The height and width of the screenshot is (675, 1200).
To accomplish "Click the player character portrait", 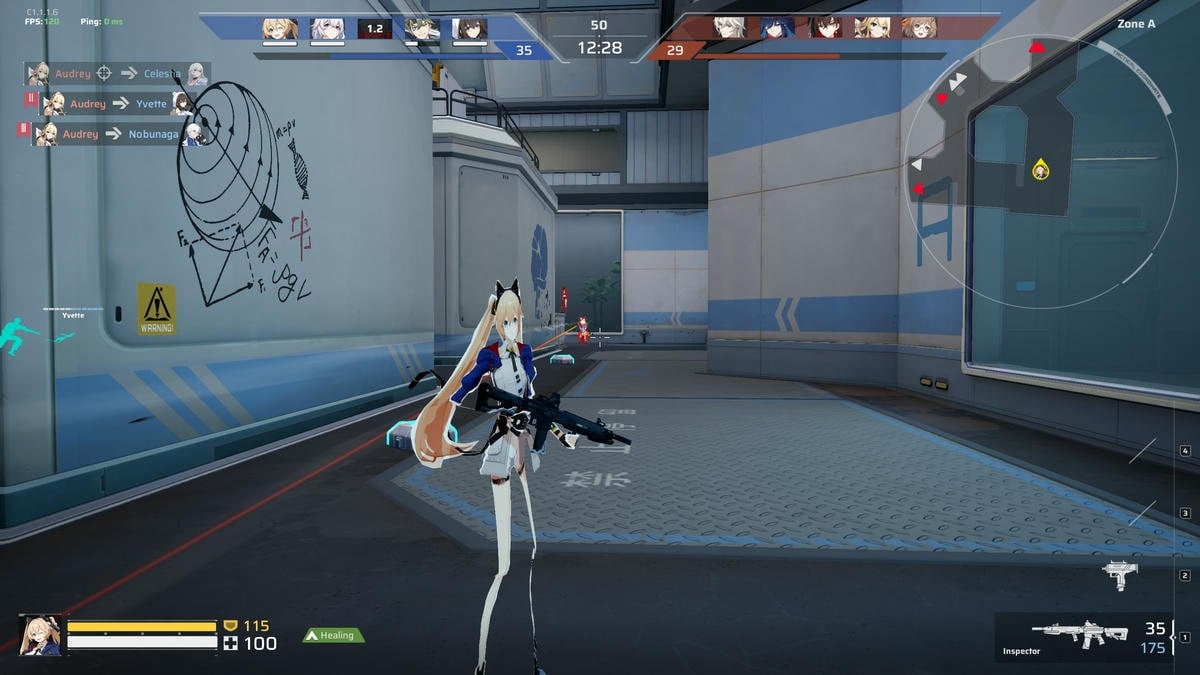I will coord(40,635).
